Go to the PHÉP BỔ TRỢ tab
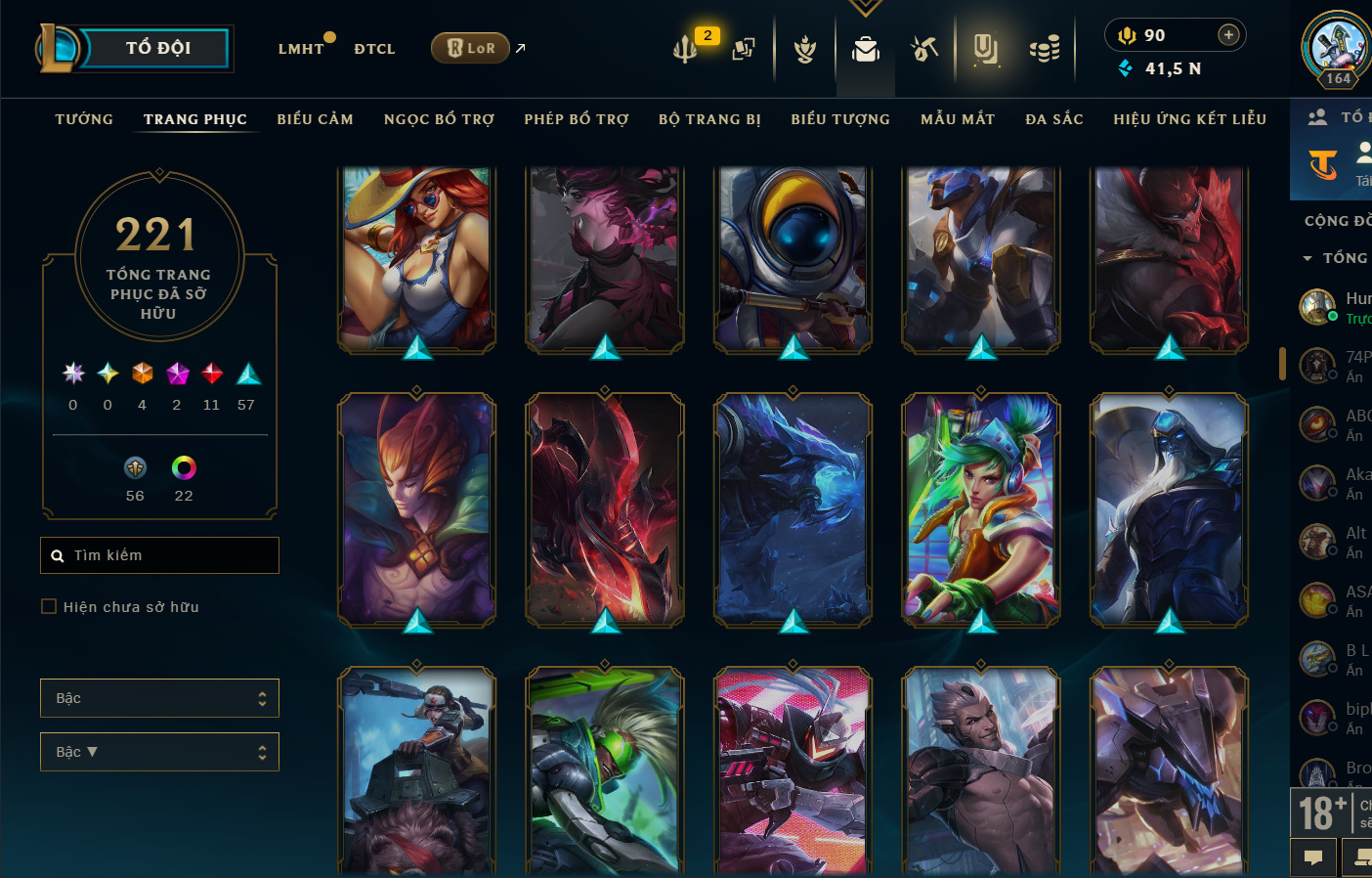1372x878 pixels. (577, 119)
